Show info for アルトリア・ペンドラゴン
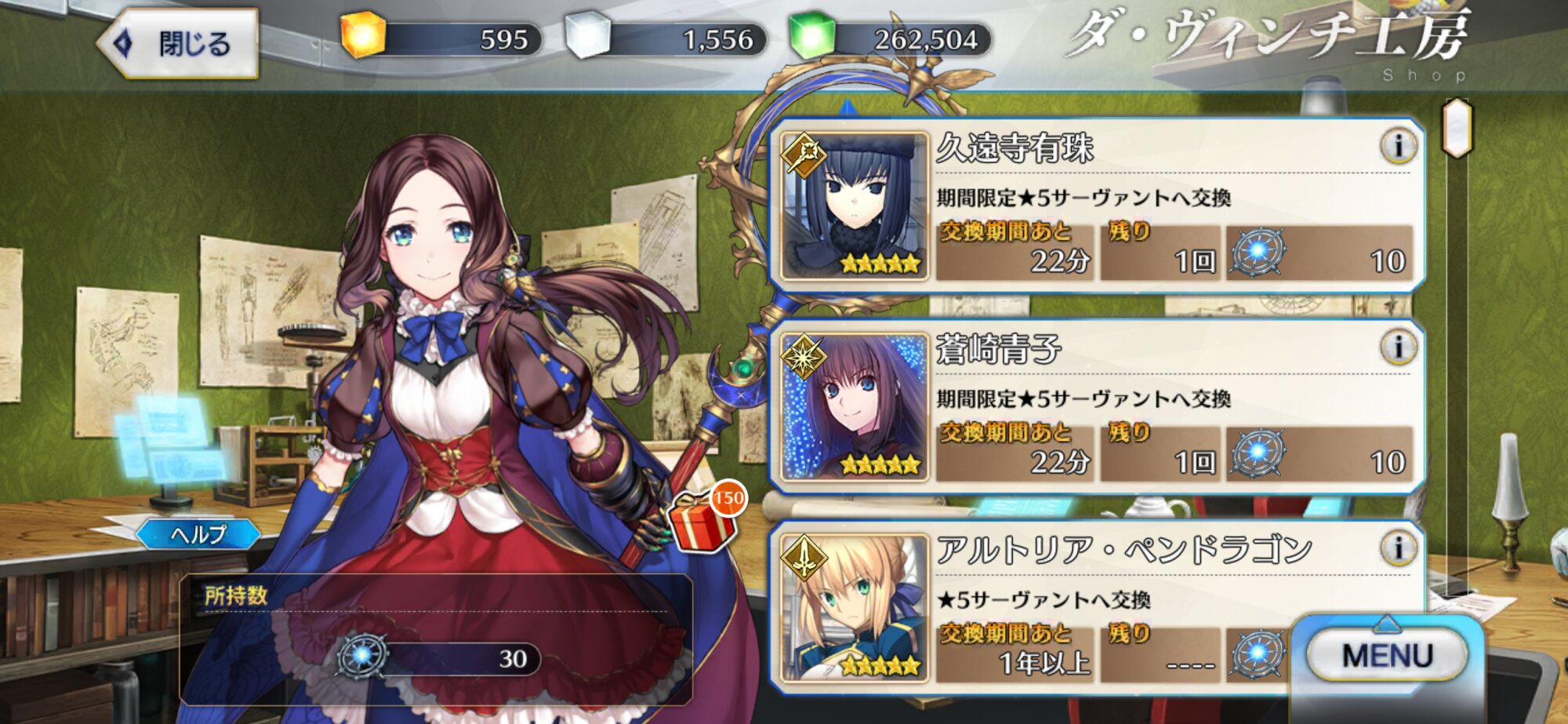The width and height of the screenshot is (1568, 724). coord(1398,548)
